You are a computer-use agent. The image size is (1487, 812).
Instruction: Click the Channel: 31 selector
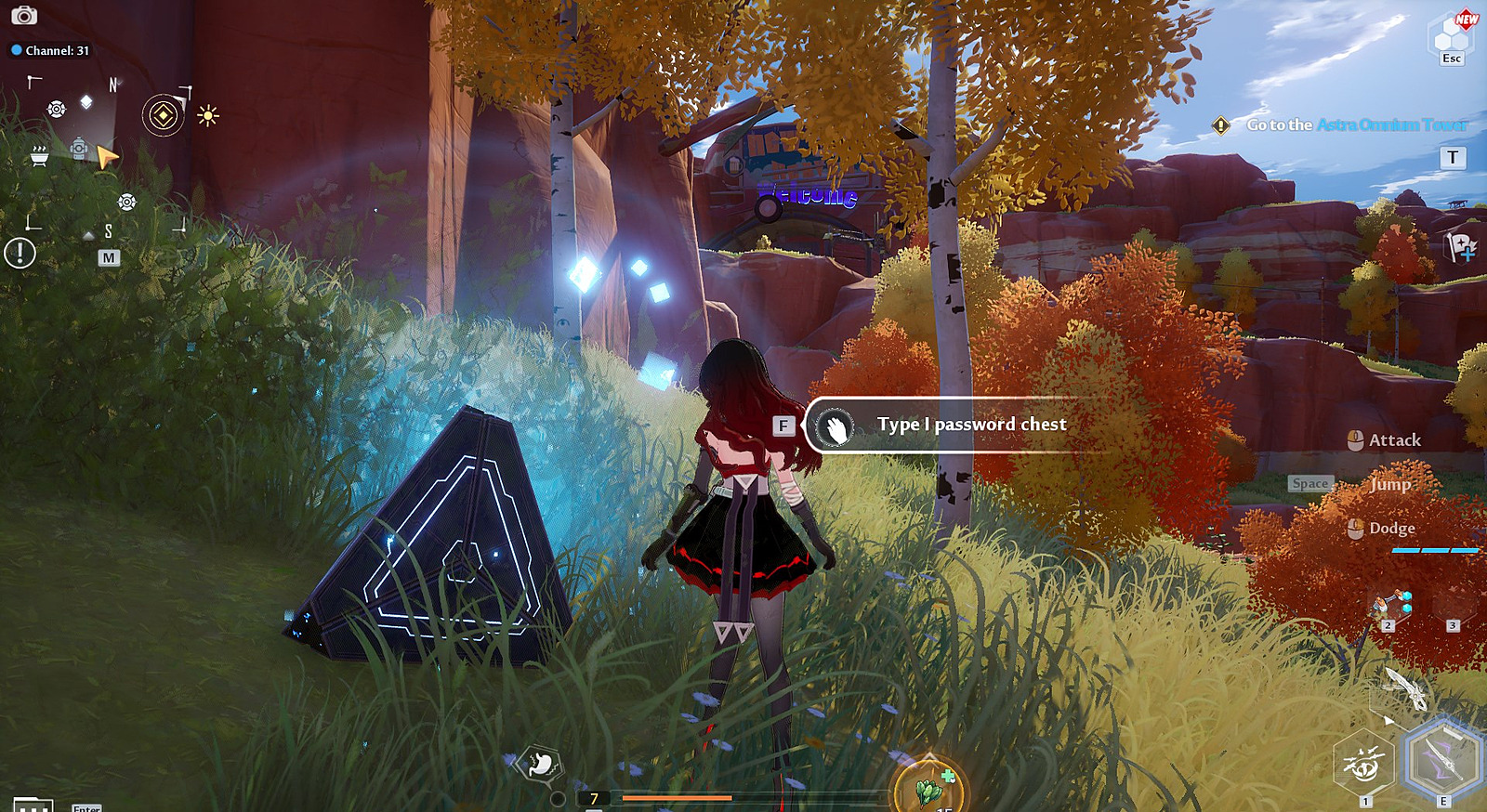pos(50,50)
